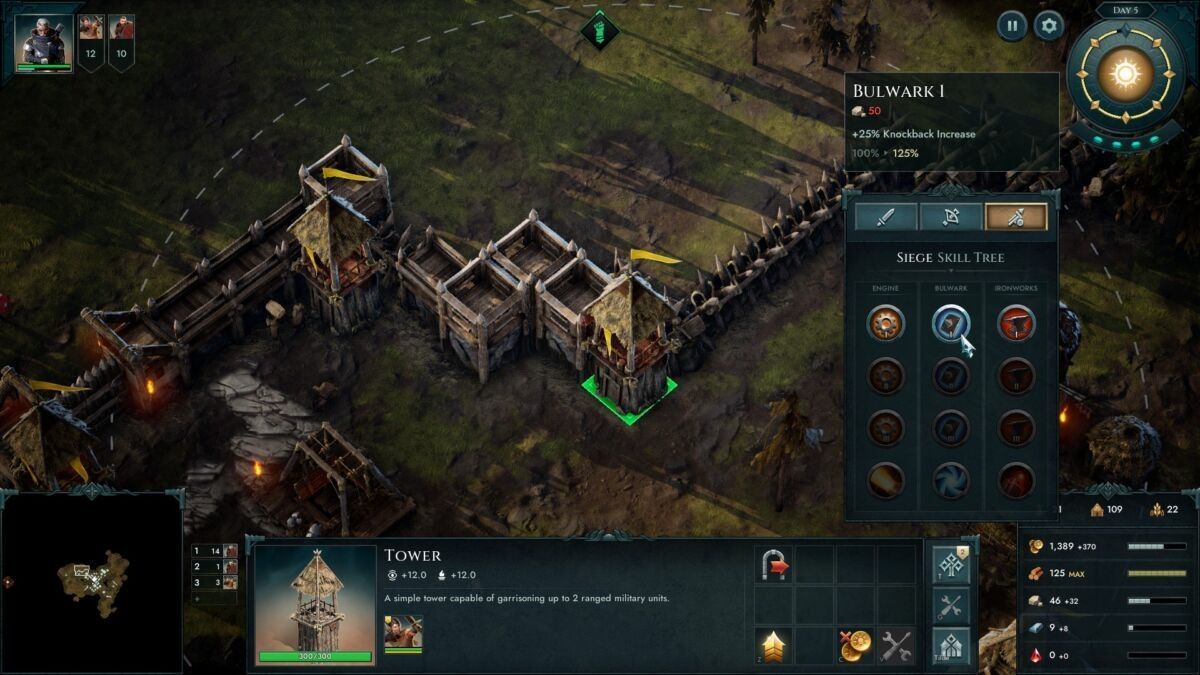Open the town hall building button

click(x=951, y=645)
